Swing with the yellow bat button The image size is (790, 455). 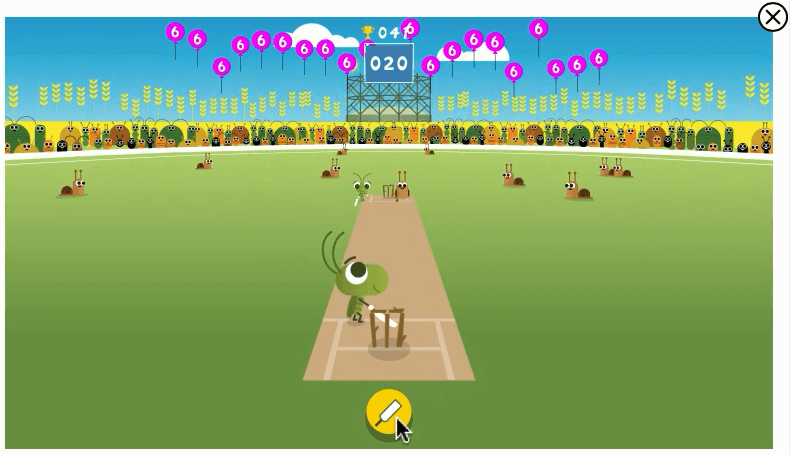[388, 411]
